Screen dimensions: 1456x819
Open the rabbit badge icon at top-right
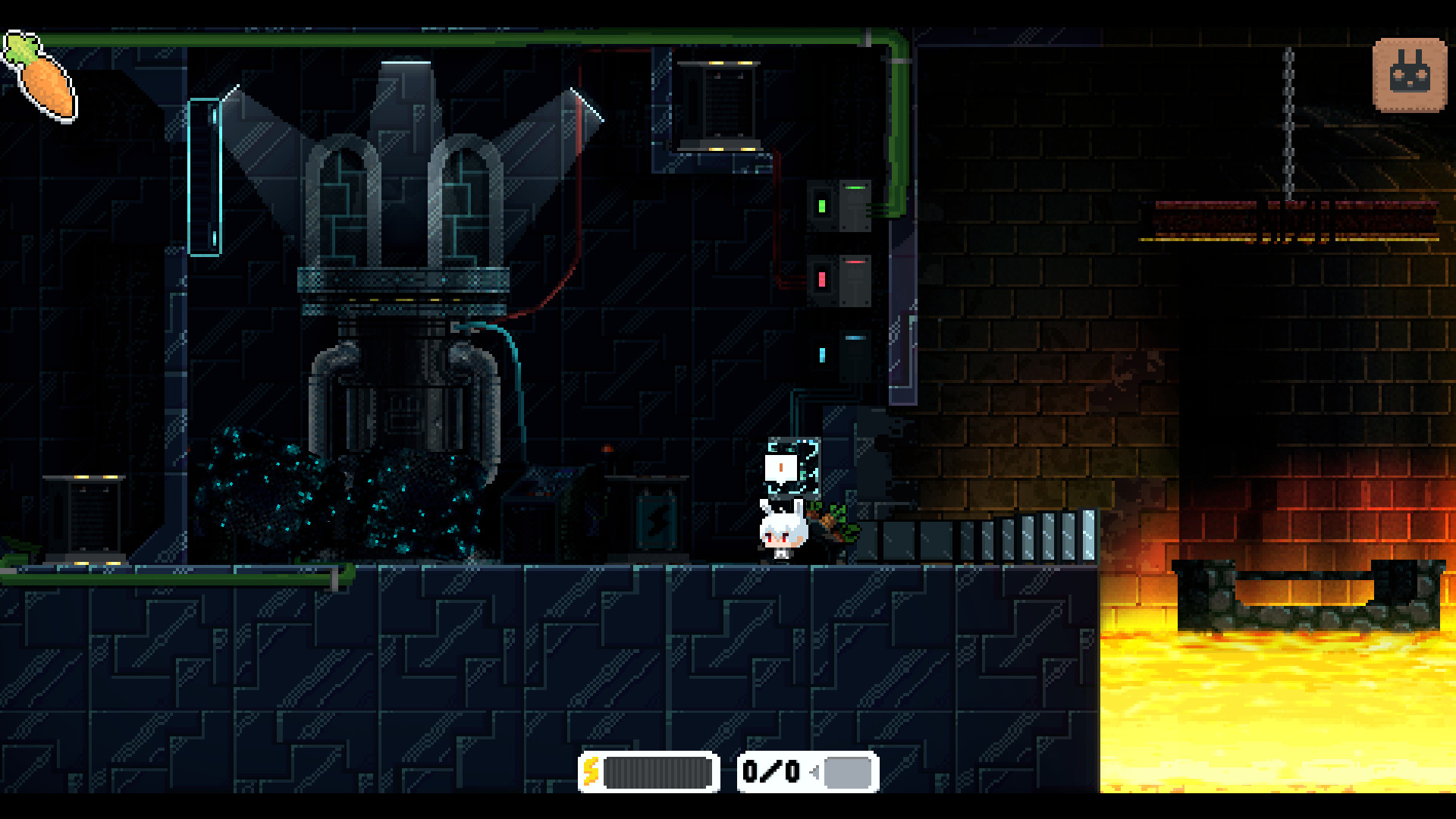(x=1408, y=74)
